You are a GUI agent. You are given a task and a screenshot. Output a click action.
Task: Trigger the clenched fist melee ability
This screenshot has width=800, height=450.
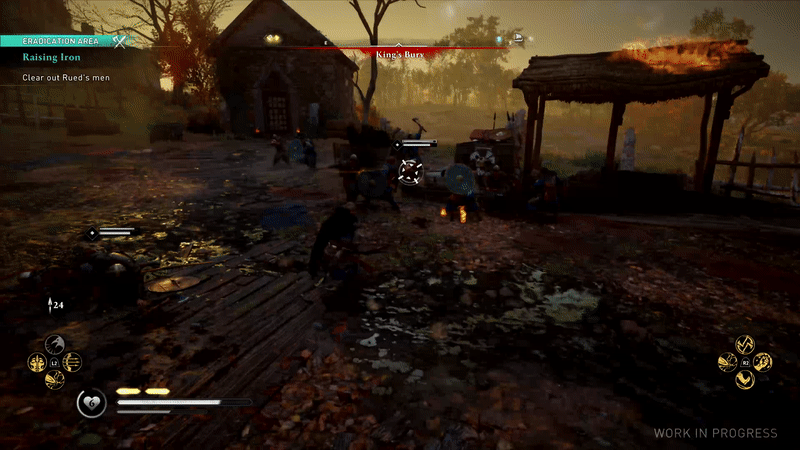763,362
